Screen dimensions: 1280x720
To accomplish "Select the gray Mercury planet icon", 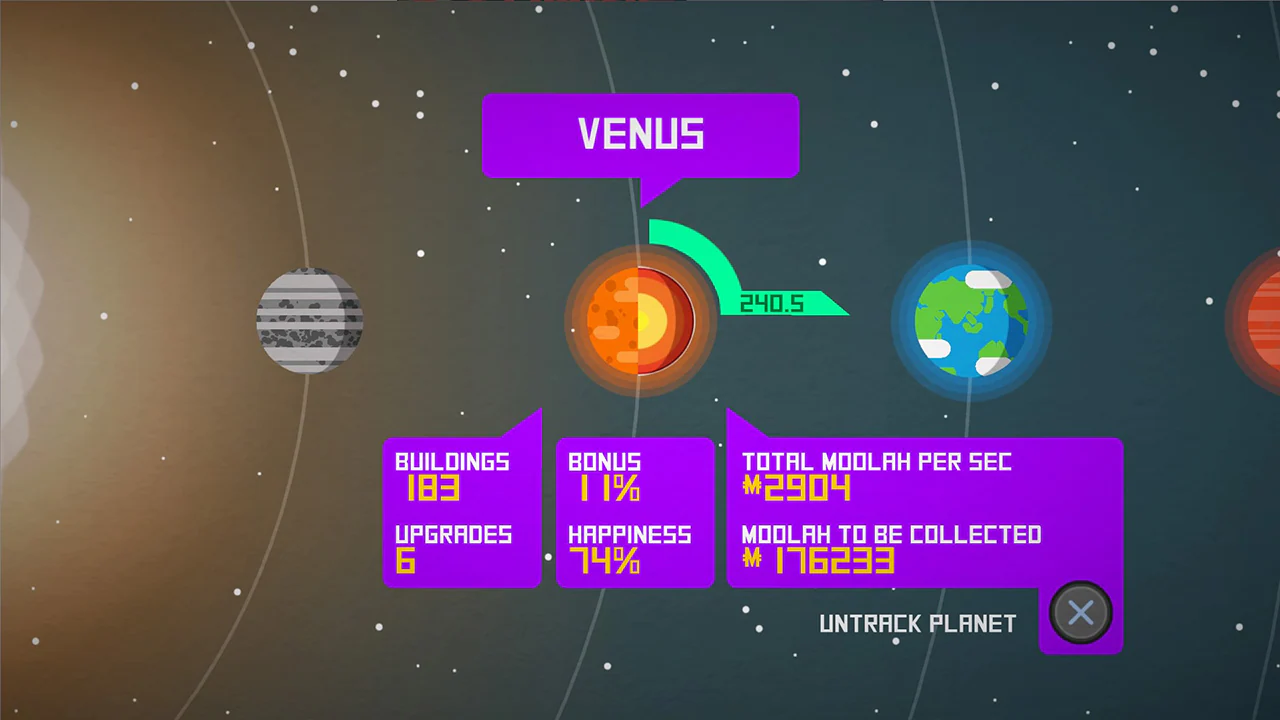I will (310, 320).
